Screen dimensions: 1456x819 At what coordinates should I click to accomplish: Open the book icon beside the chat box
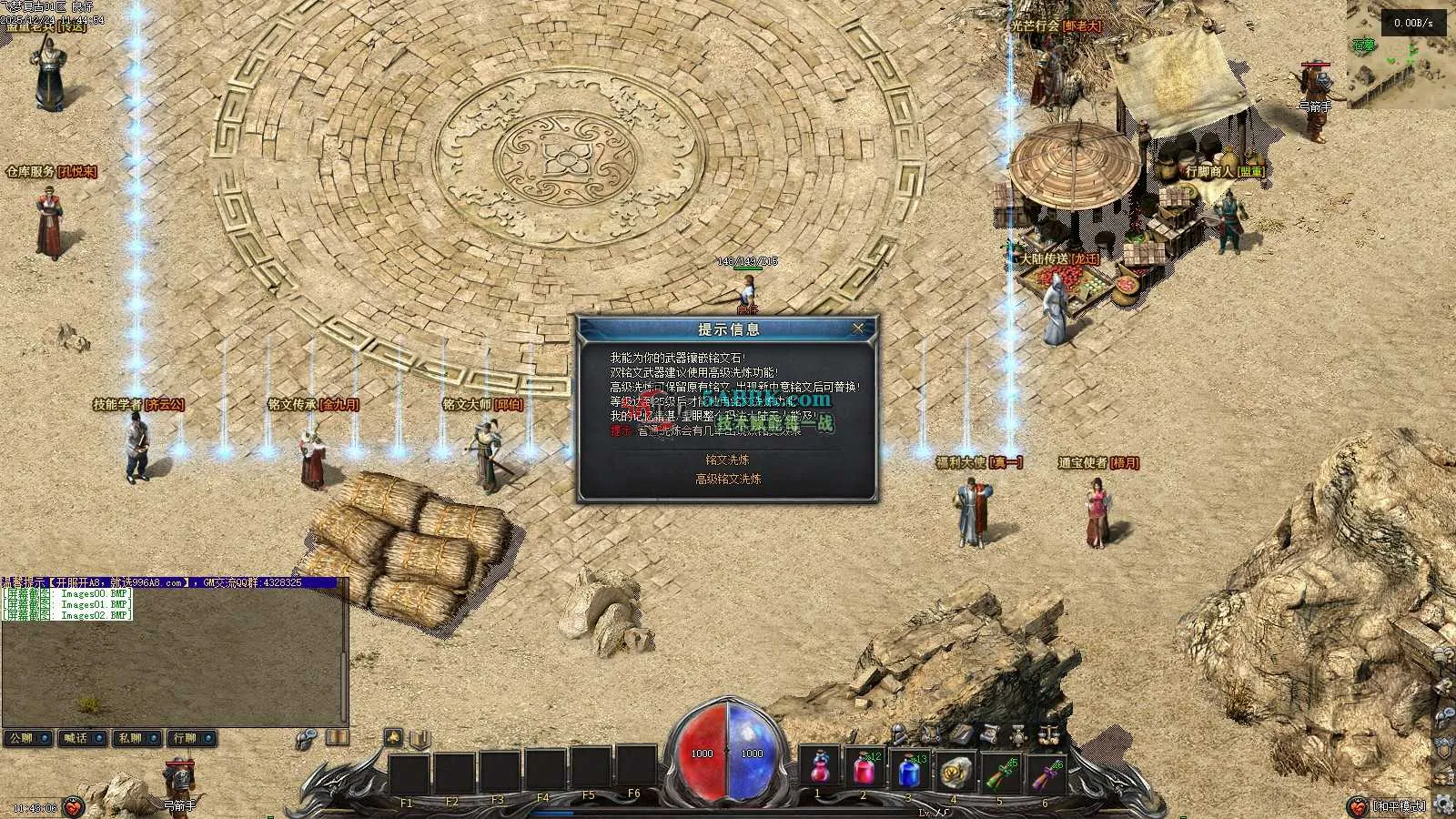(x=337, y=737)
